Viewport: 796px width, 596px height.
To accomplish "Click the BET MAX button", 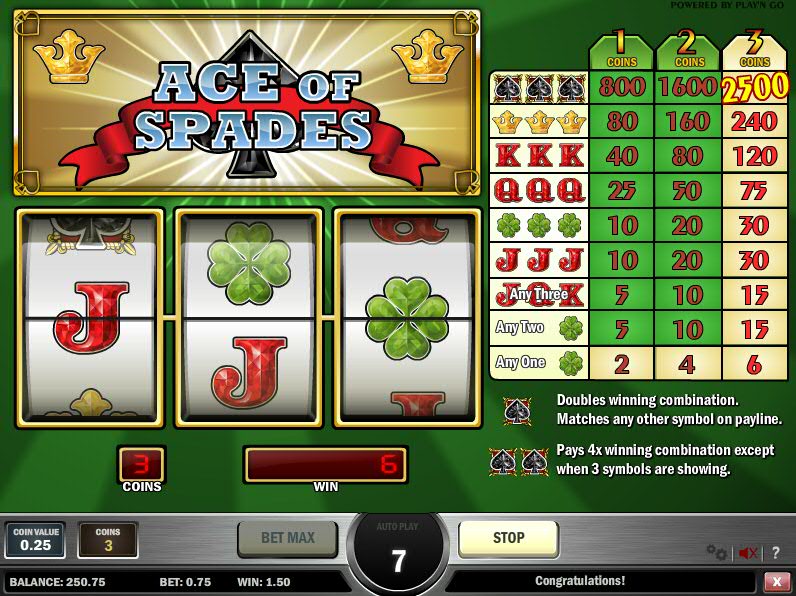I will point(288,538).
